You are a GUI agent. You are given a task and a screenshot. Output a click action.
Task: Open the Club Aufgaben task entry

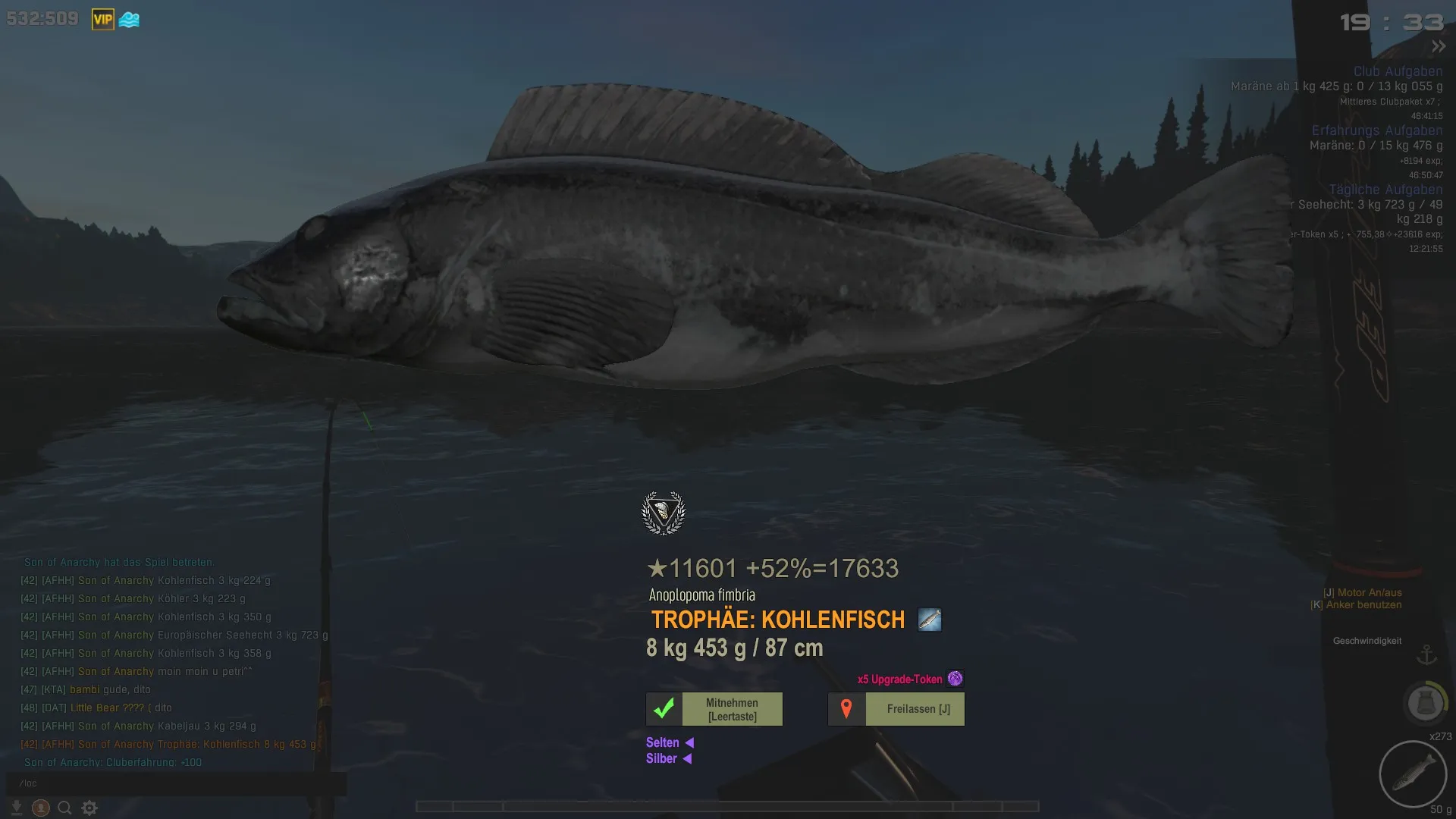(x=1398, y=71)
